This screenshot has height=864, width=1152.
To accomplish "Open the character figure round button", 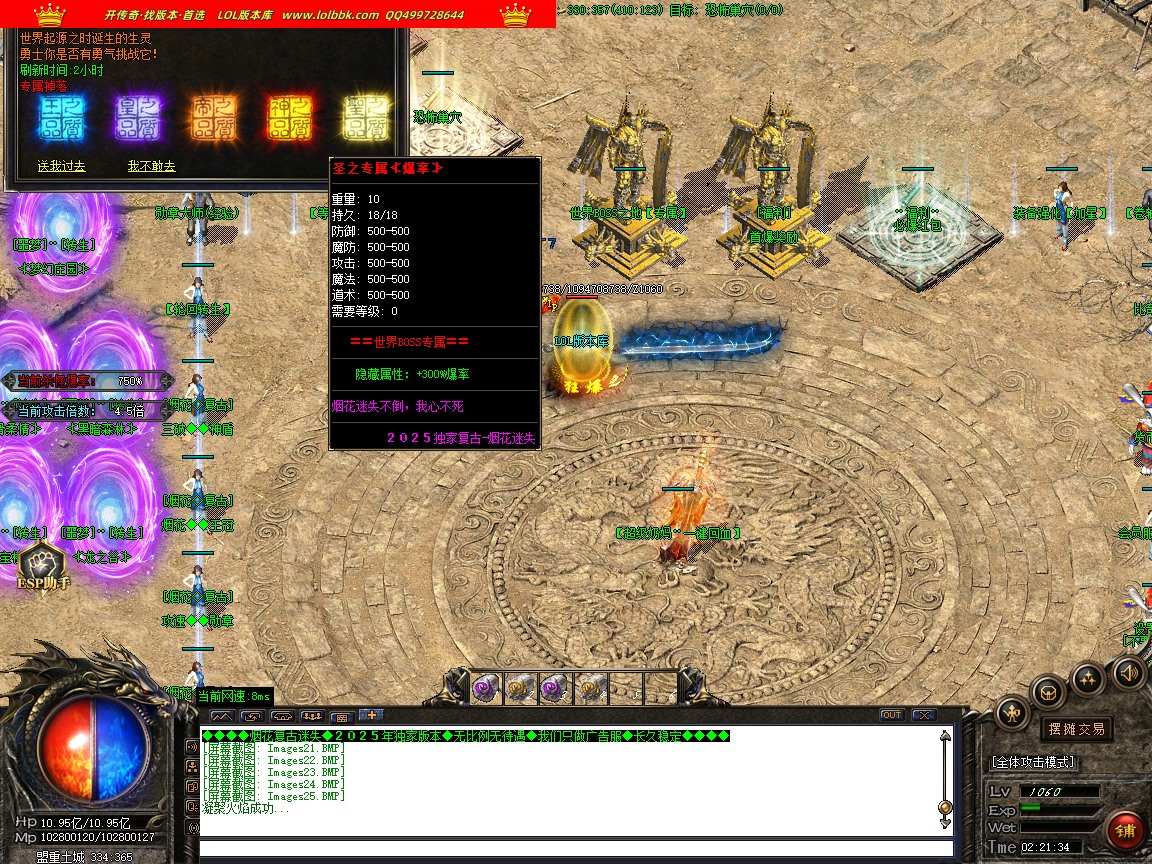I will [1013, 712].
